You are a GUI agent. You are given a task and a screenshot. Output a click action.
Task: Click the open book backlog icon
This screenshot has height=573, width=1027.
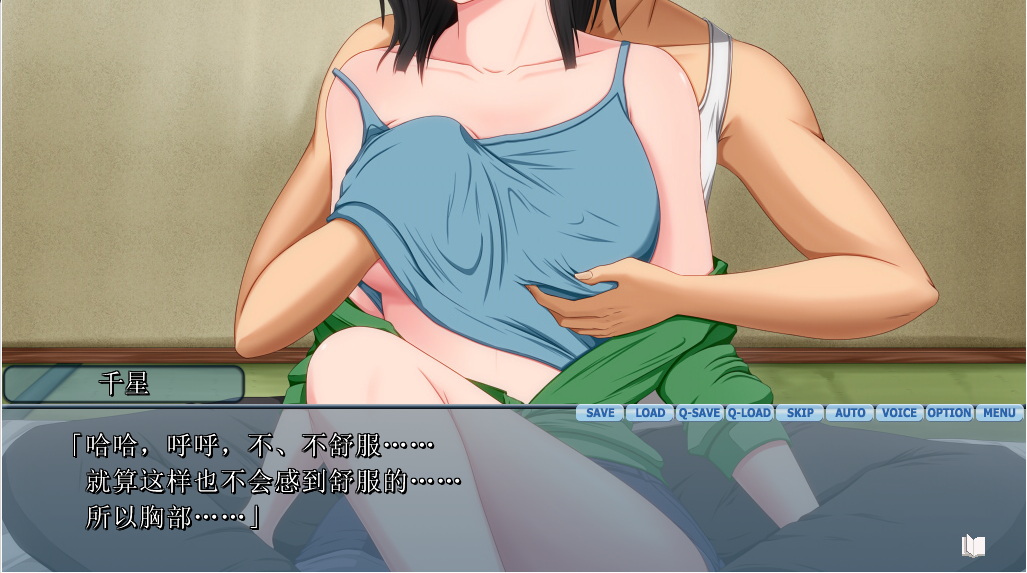(x=973, y=545)
